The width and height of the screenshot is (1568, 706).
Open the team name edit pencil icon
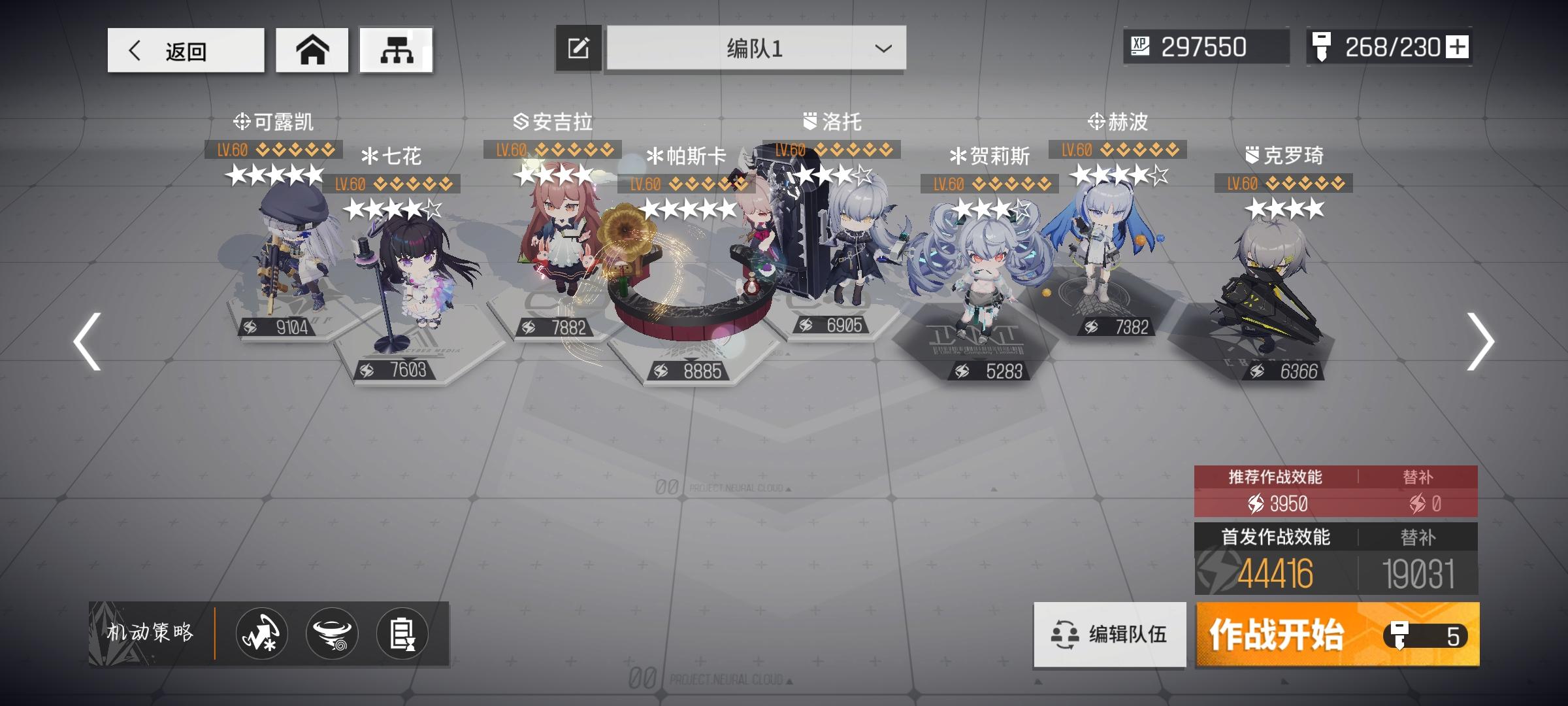(x=578, y=48)
